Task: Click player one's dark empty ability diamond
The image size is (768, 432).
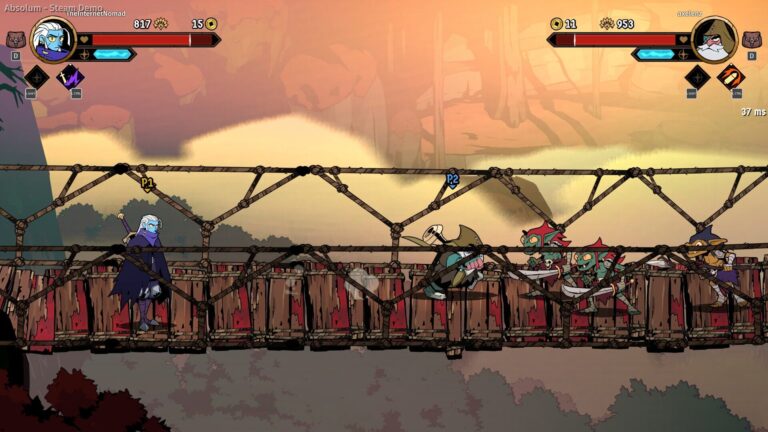Action: (37, 77)
